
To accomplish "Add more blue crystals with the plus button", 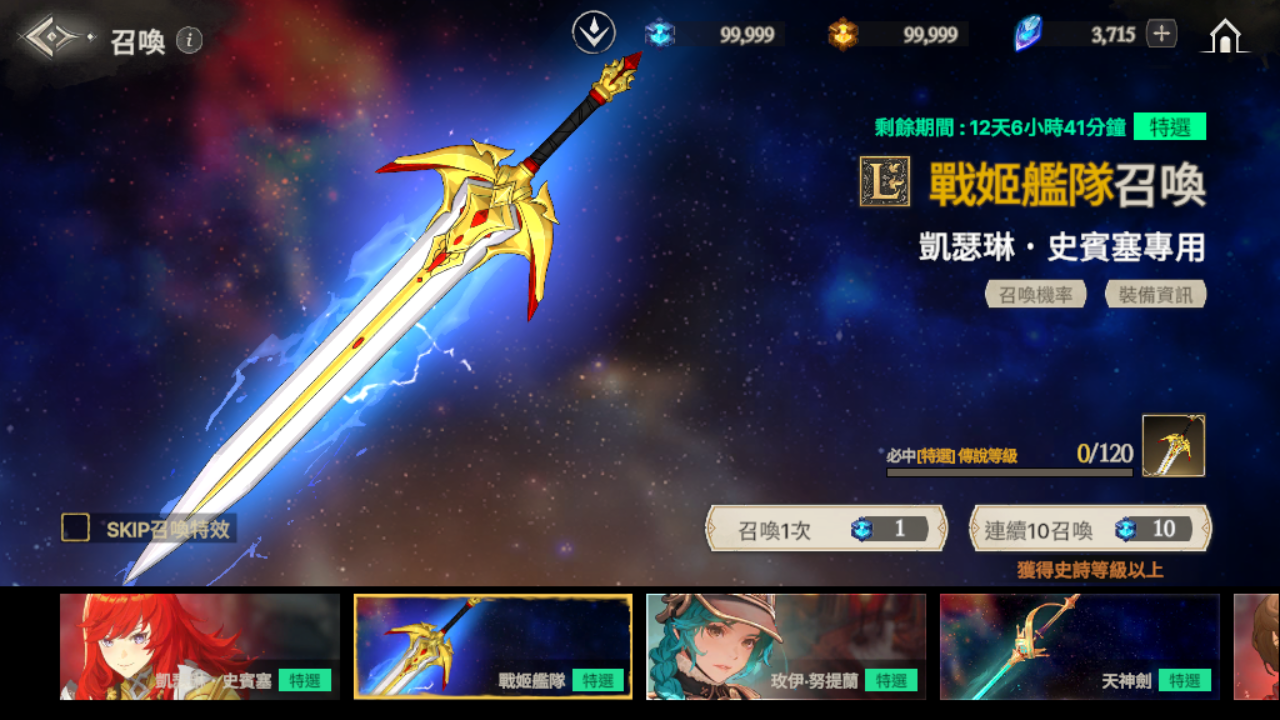I will click(1160, 34).
